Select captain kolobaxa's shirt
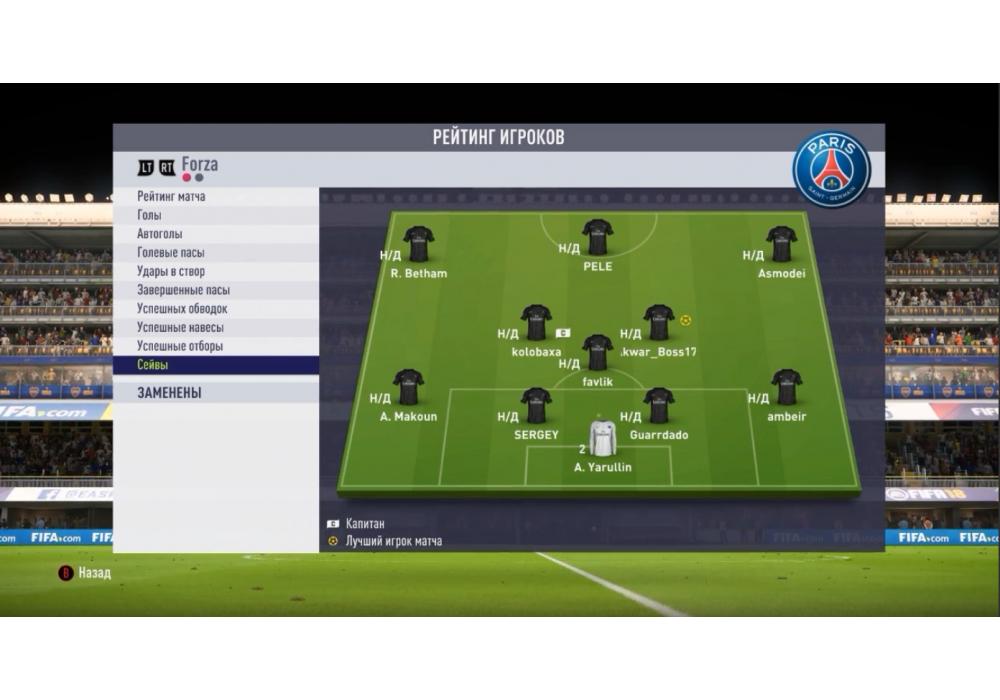Image resolution: width=1000 pixels, height=700 pixels. pos(536,322)
